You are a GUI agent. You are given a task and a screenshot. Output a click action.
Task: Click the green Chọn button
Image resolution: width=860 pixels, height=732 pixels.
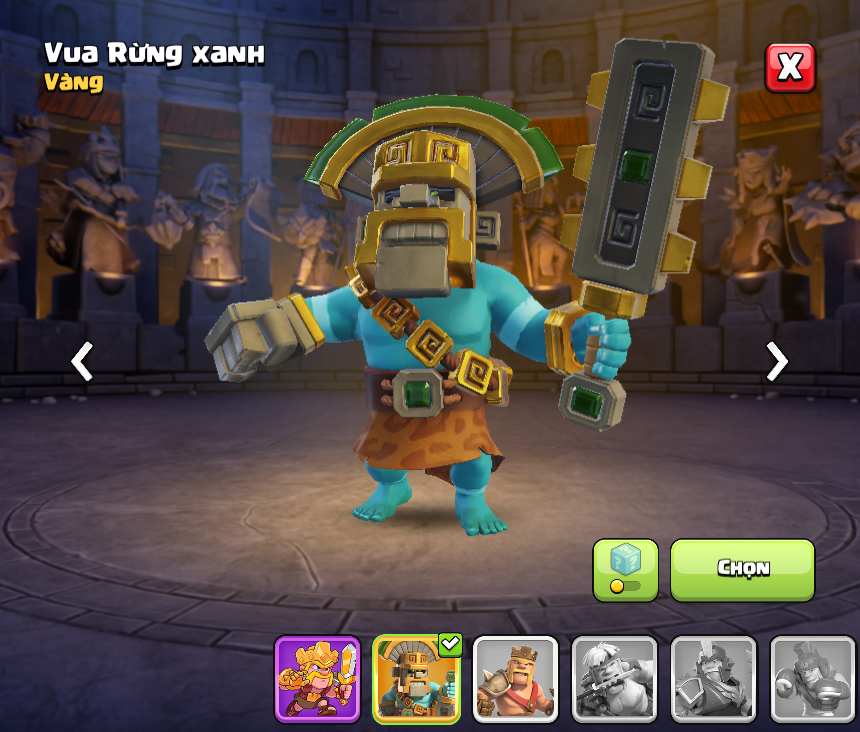pyautogui.click(x=742, y=569)
